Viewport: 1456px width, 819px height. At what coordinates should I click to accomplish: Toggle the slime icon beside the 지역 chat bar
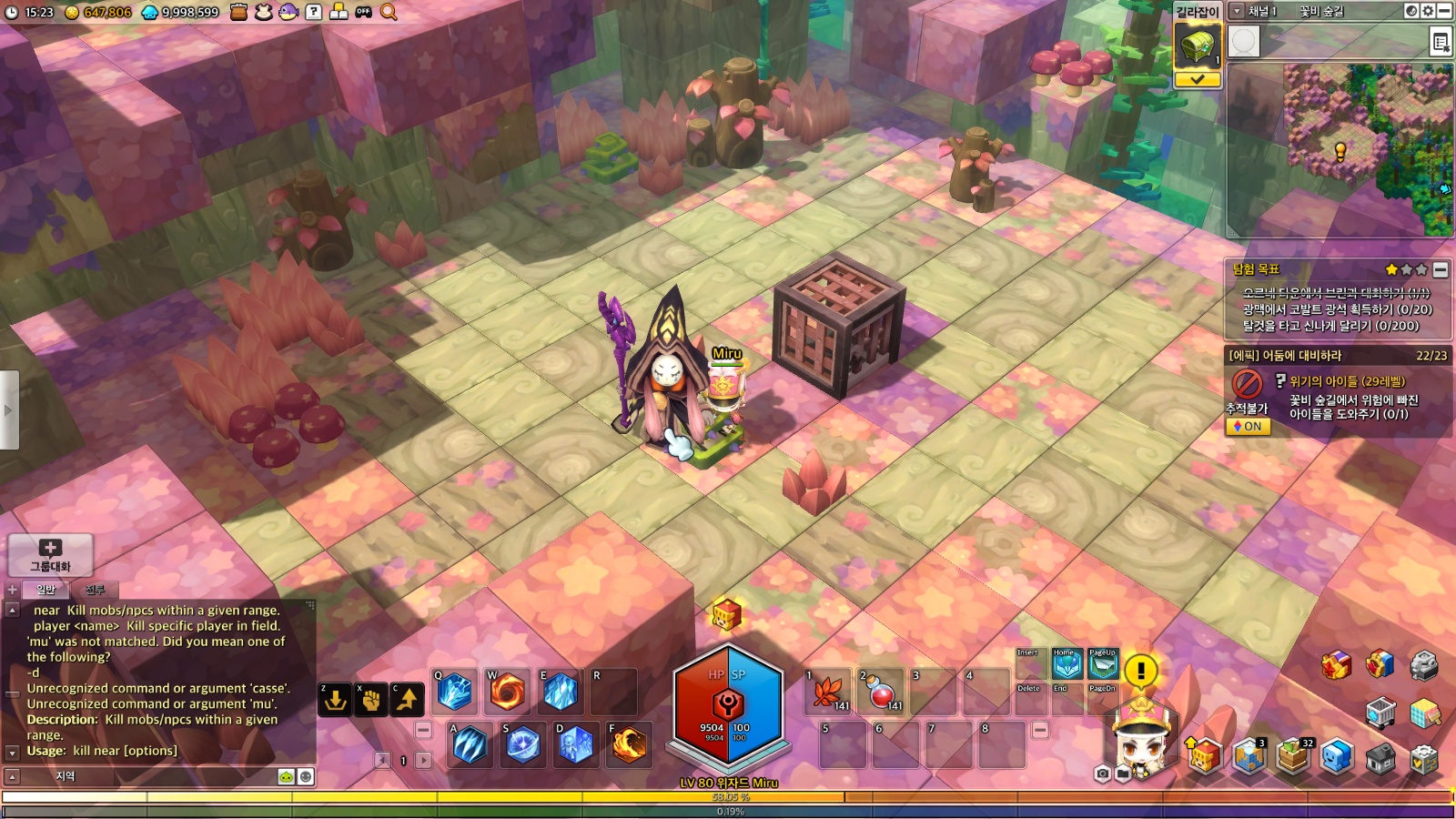[x=287, y=777]
